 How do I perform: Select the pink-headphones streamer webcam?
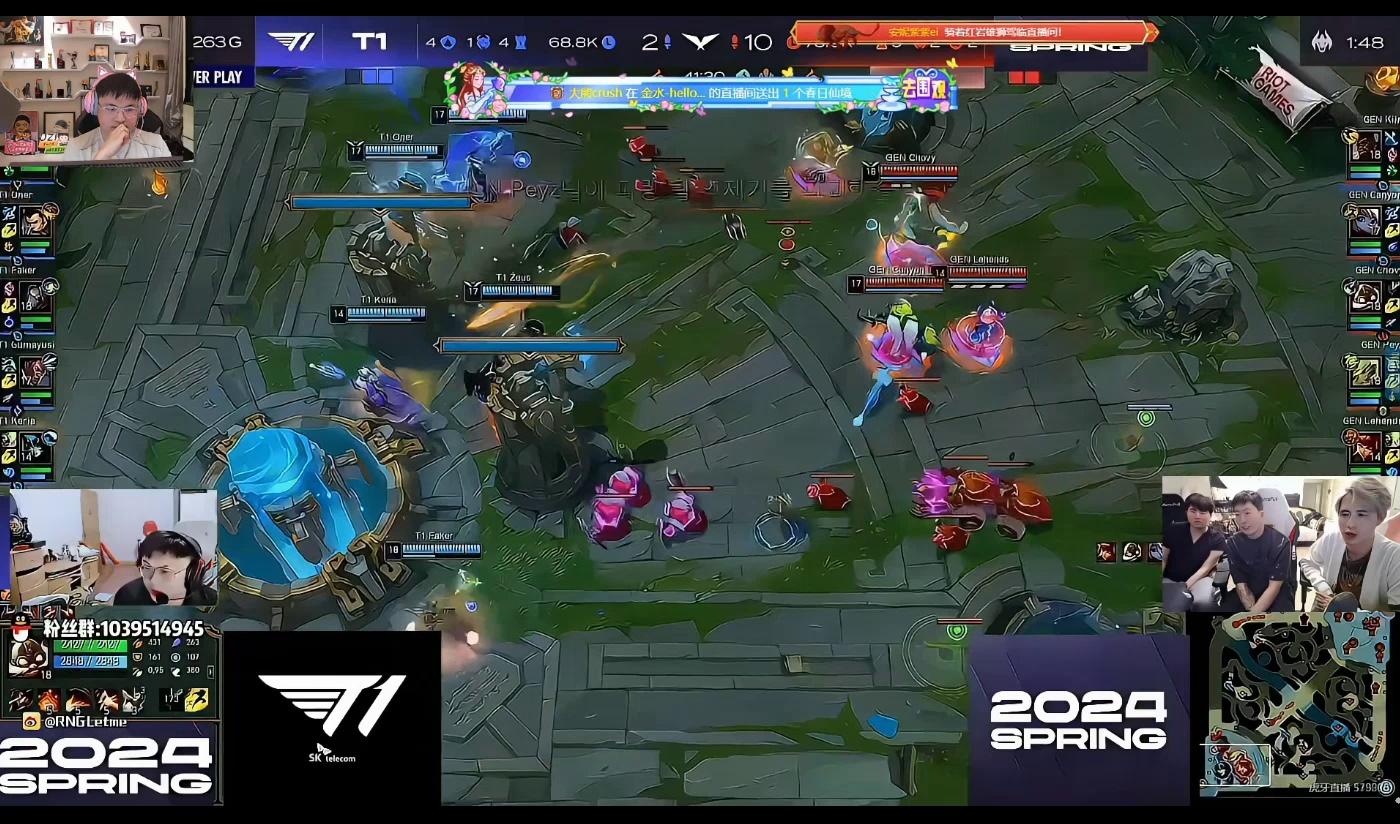point(95,90)
